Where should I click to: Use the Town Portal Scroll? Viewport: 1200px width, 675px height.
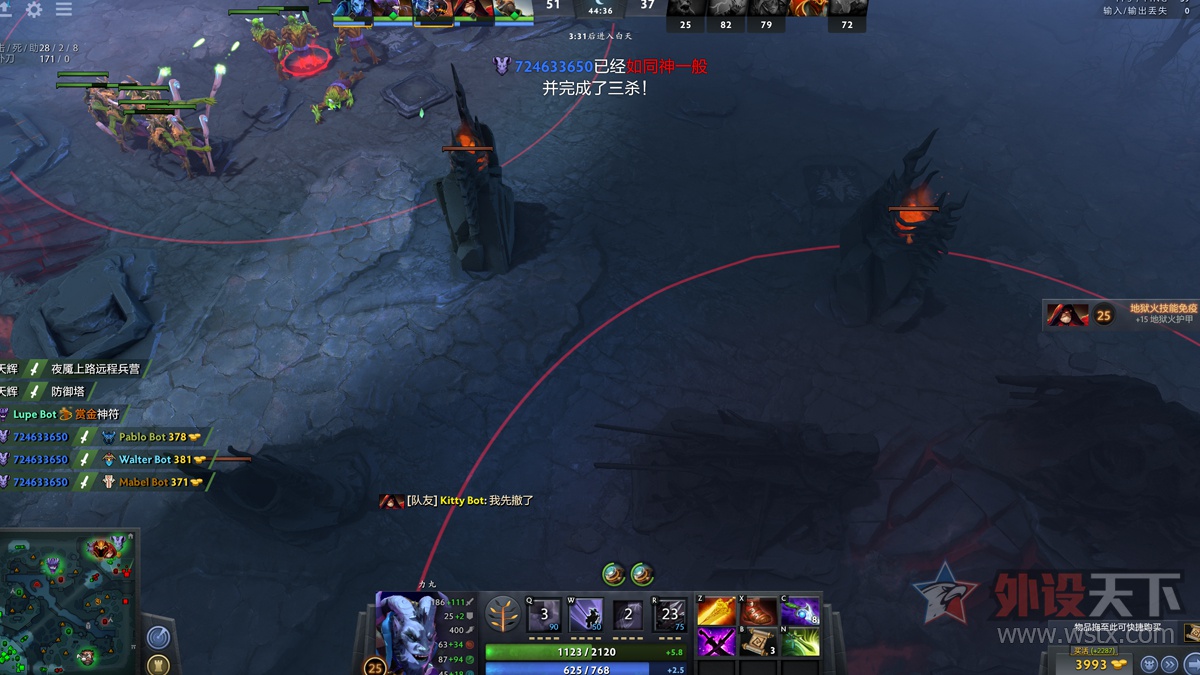[x=759, y=642]
